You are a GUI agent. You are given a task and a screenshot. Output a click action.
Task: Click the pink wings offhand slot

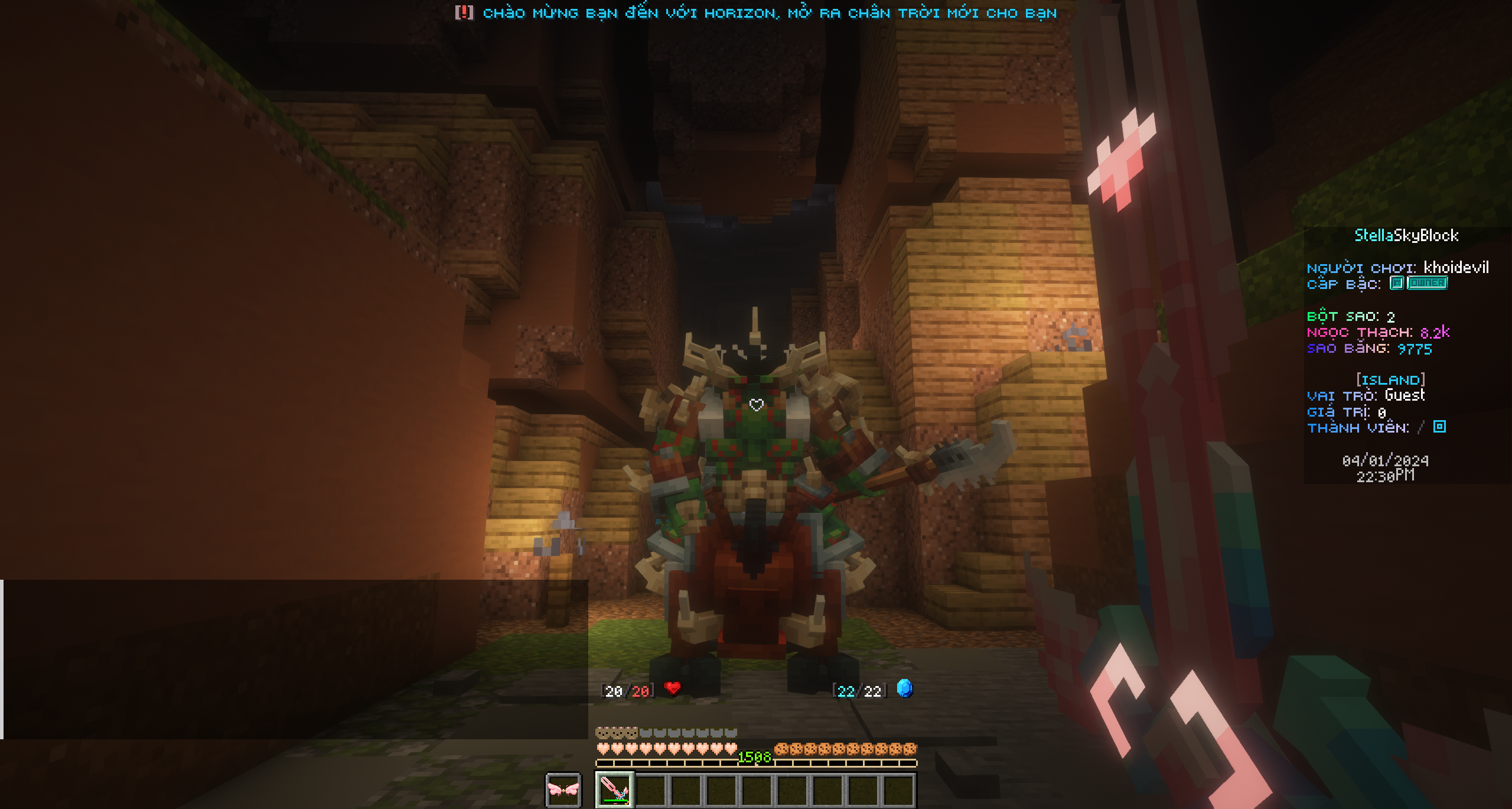coord(563,789)
